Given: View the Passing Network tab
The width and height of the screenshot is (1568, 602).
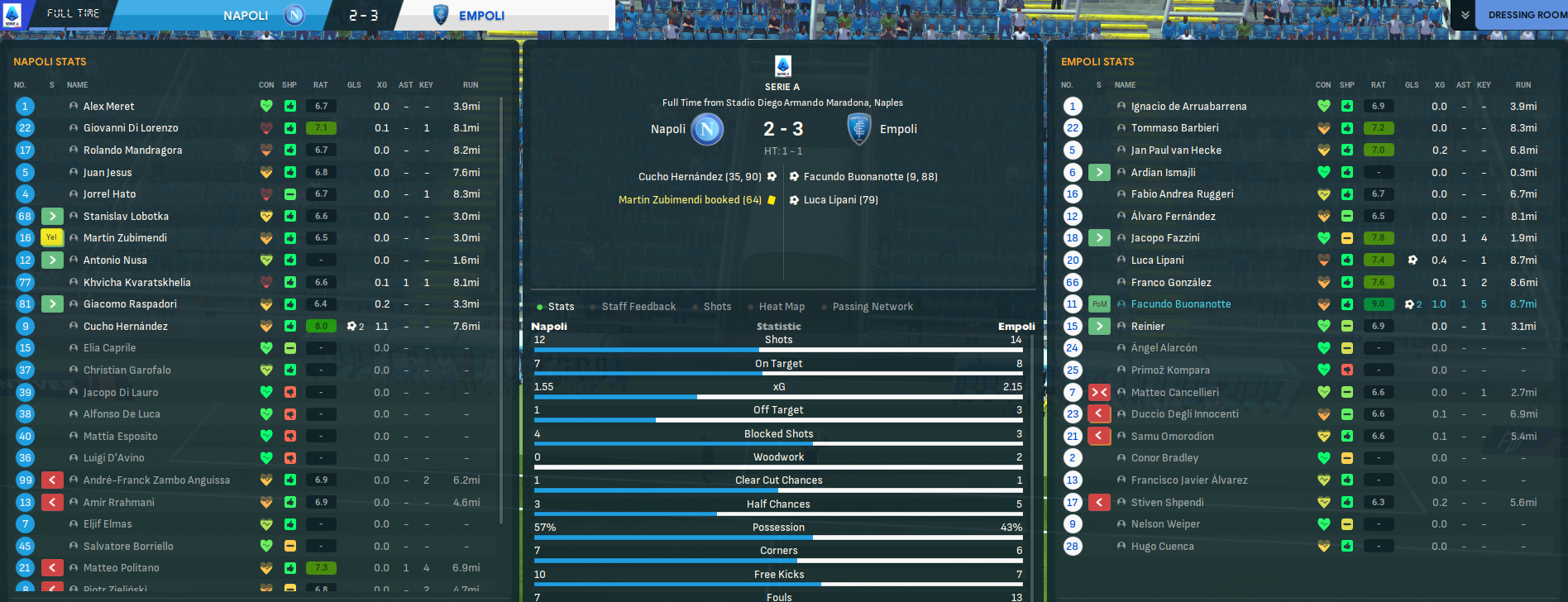Looking at the screenshot, I should (x=872, y=307).
